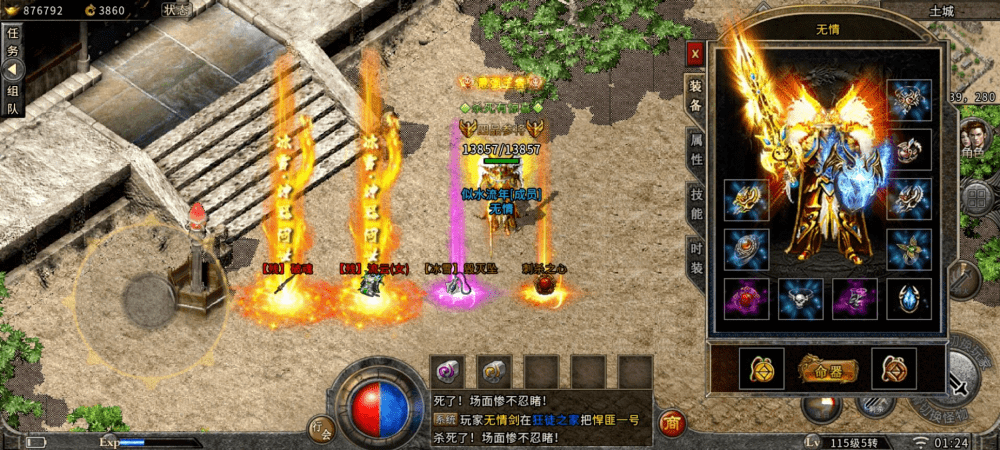Viewport: 1000px width, 450px height.
Task: Tap the crossed swords attack button
Action: click(x=960, y=387)
